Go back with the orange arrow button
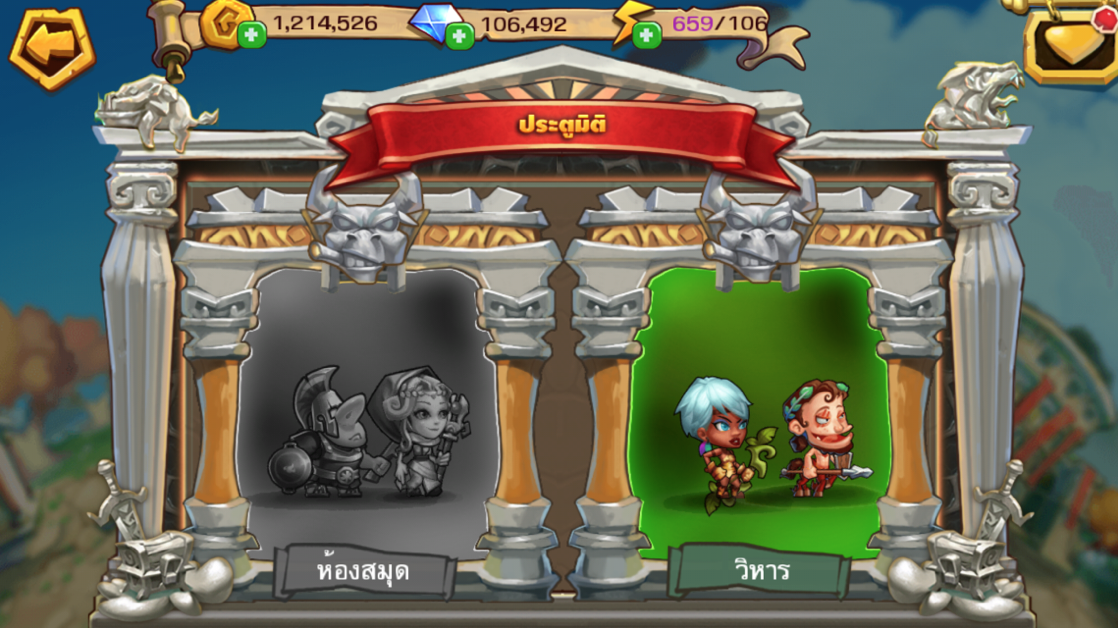 52,45
